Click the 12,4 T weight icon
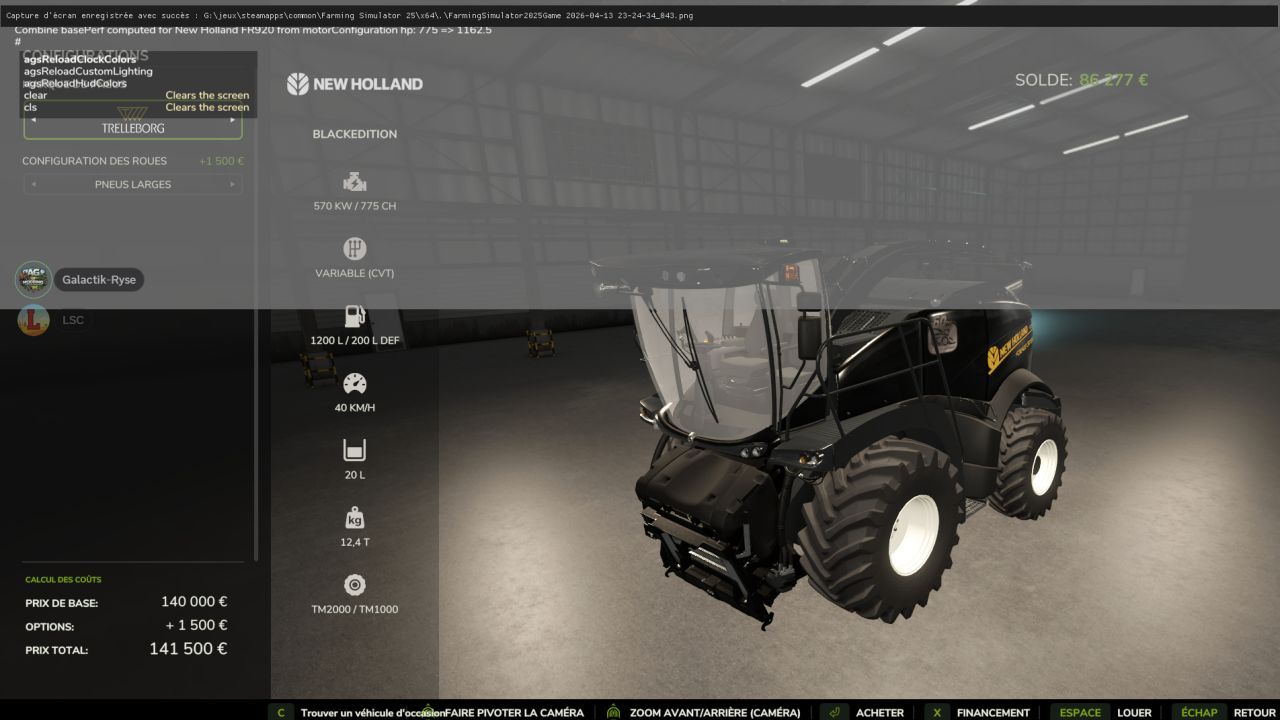Viewport: 1280px width, 720px height. (x=354, y=517)
